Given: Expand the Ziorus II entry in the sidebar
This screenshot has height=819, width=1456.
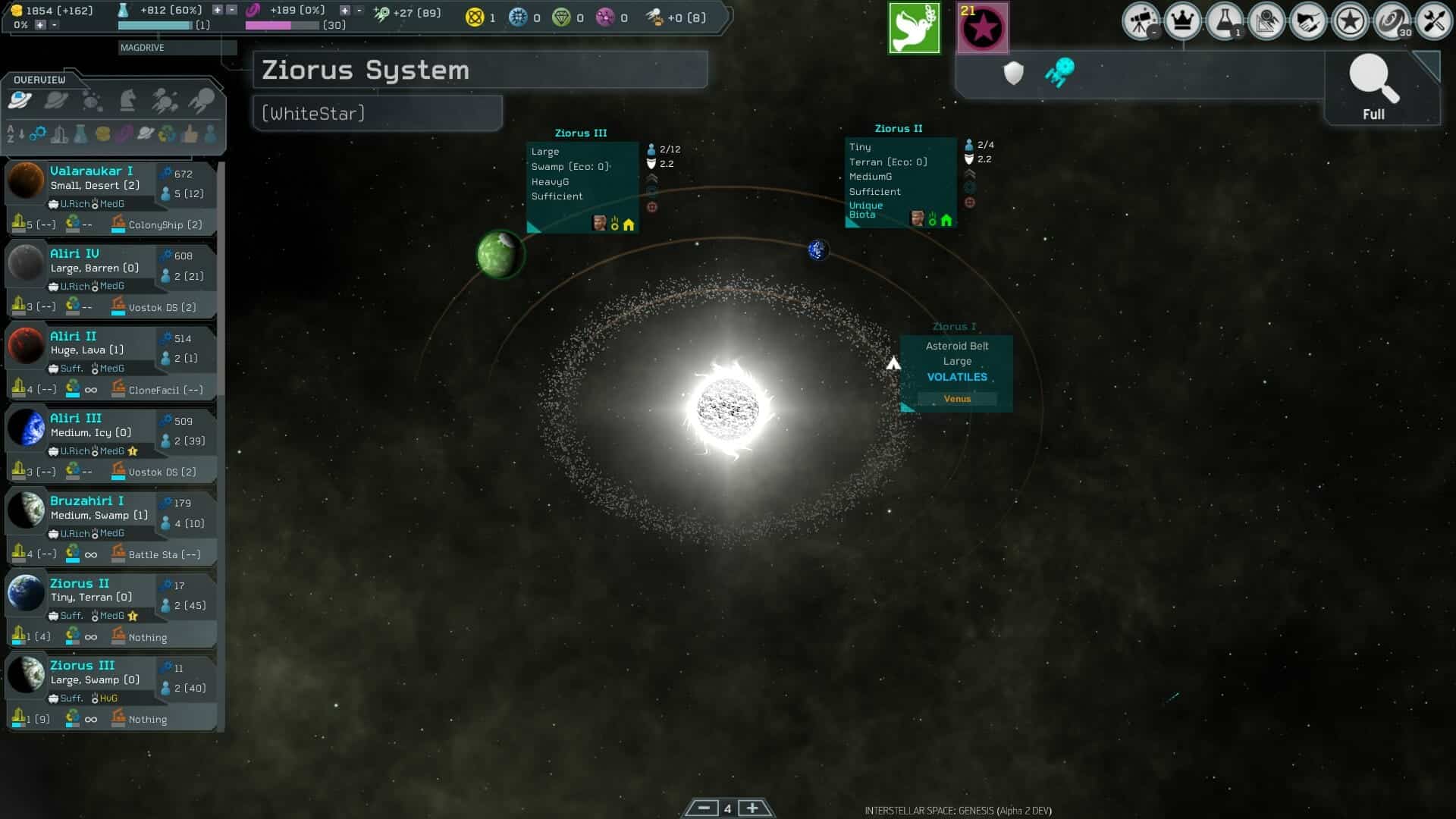Looking at the screenshot, I should point(78,583).
